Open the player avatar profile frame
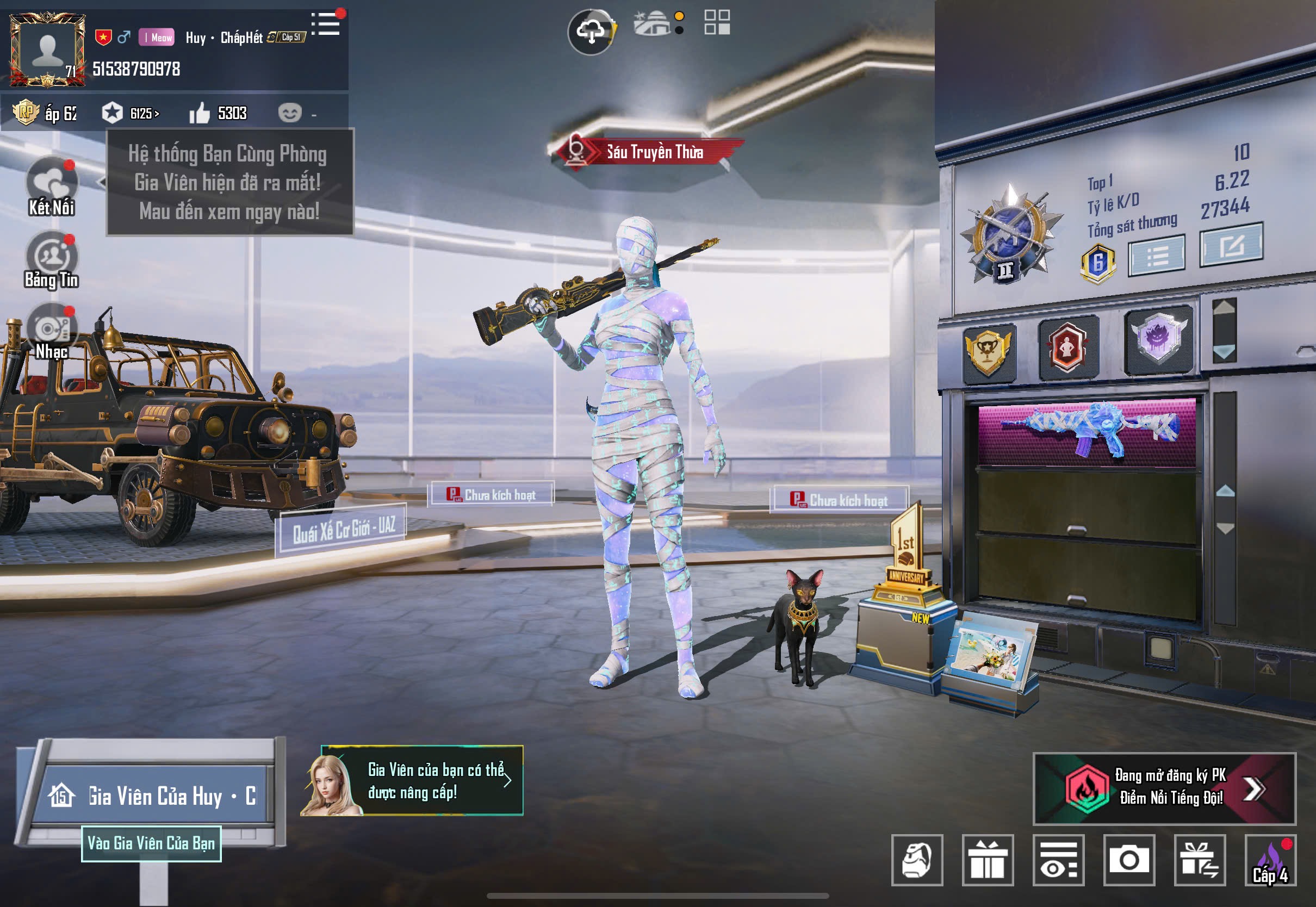The image size is (1316, 907). coord(48,50)
